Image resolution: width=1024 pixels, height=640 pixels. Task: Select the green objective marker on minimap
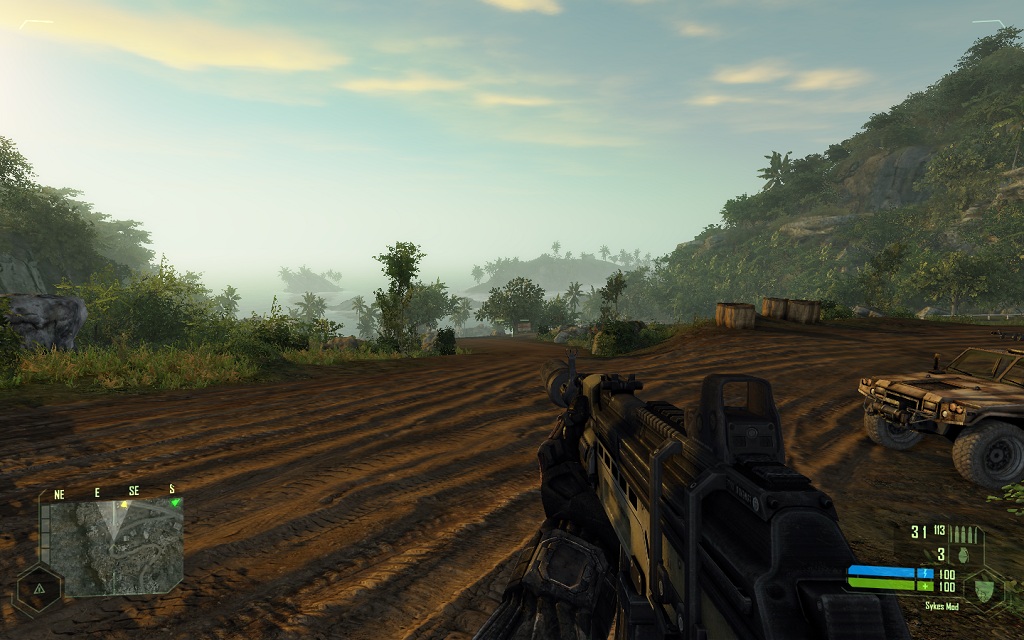(x=175, y=502)
